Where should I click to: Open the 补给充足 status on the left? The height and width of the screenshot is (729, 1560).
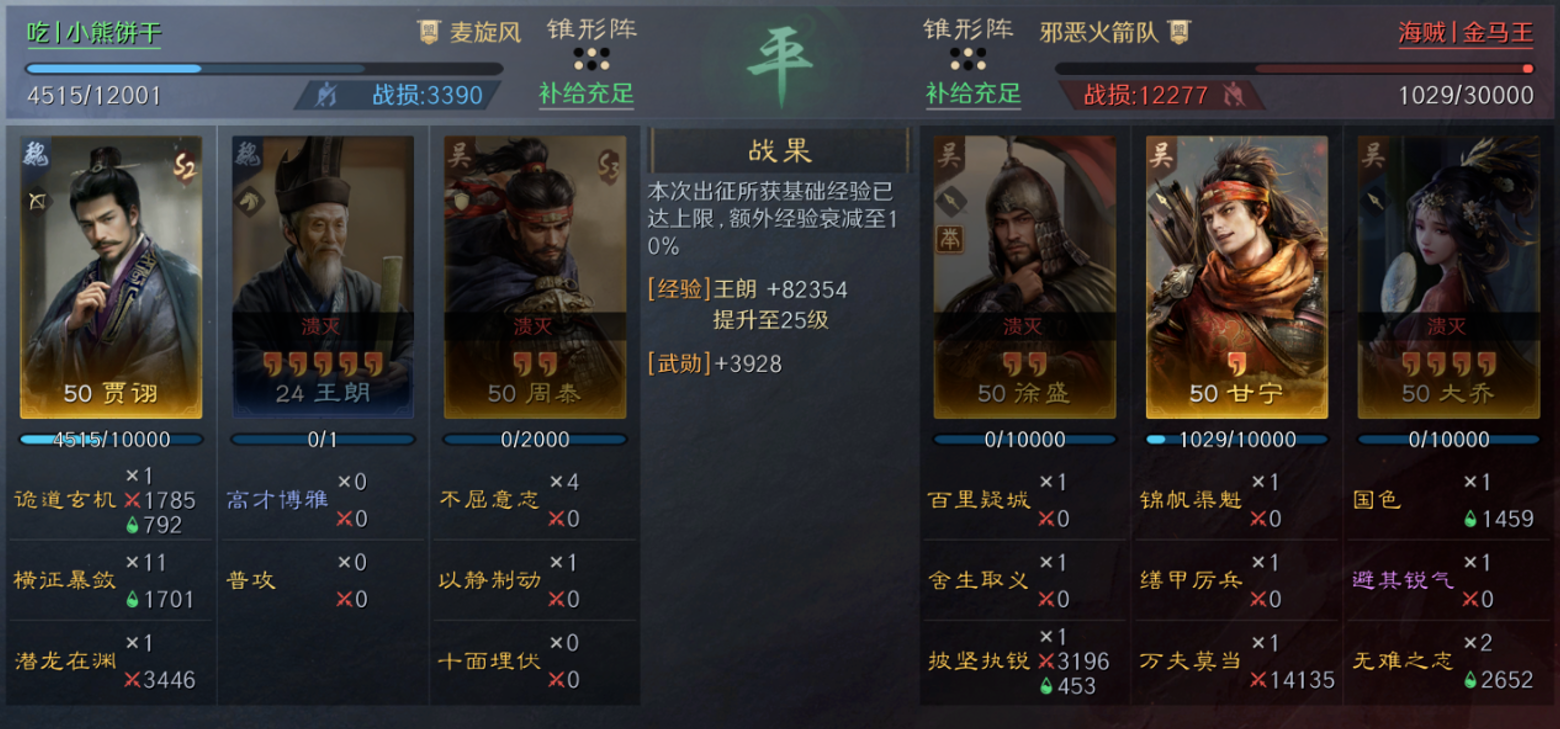pos(586,95)
